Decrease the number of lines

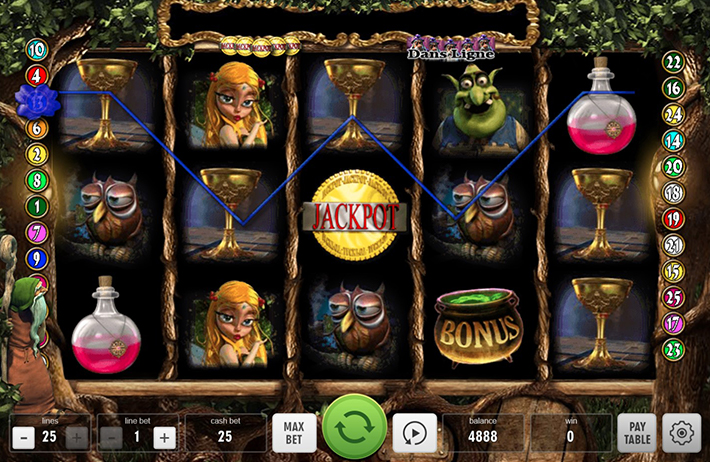pyautogui.click(x=23, y=437)
